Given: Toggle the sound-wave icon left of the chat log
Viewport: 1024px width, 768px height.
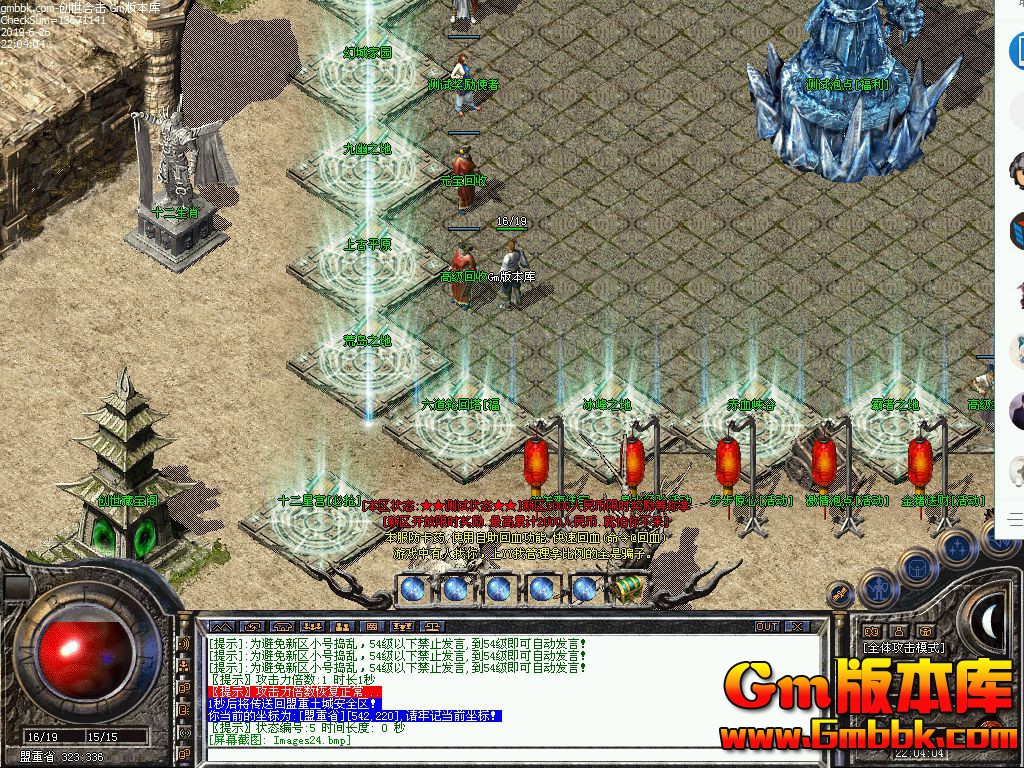Looking at the screenshot, I should pos(184,644).
